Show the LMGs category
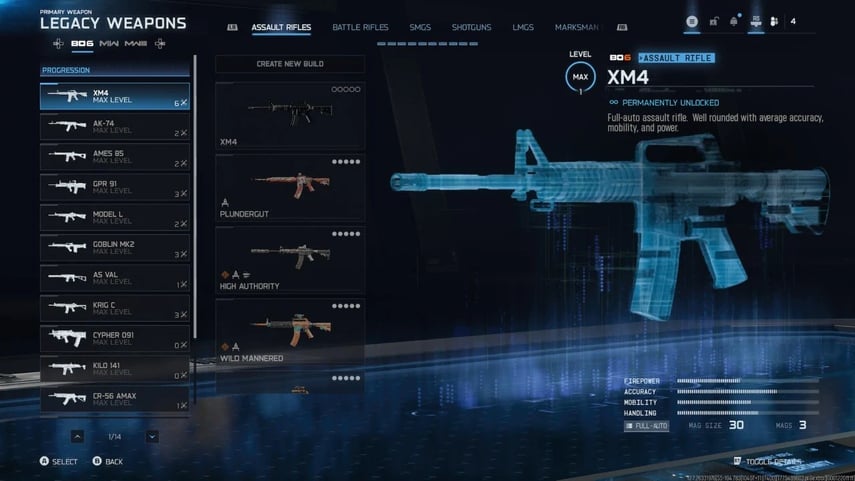 (523, 27)
